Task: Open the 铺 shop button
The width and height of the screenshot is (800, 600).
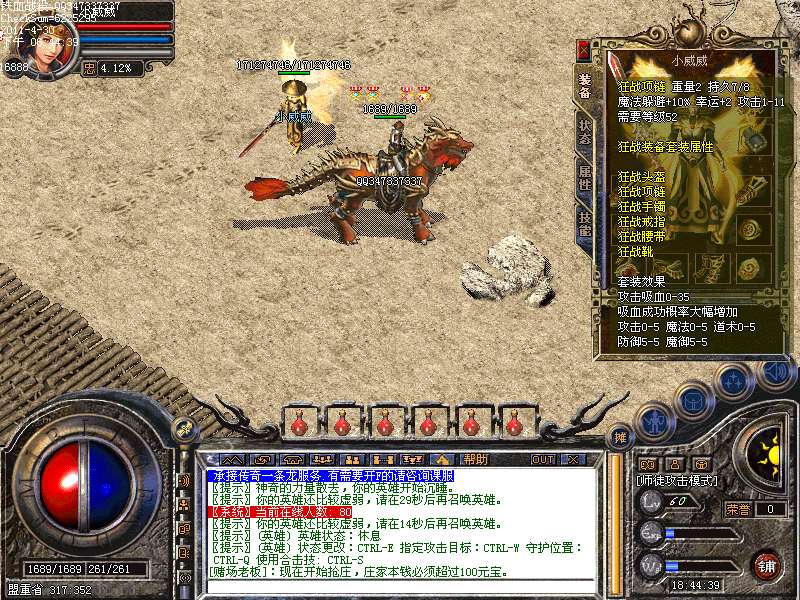Action: 766,564
